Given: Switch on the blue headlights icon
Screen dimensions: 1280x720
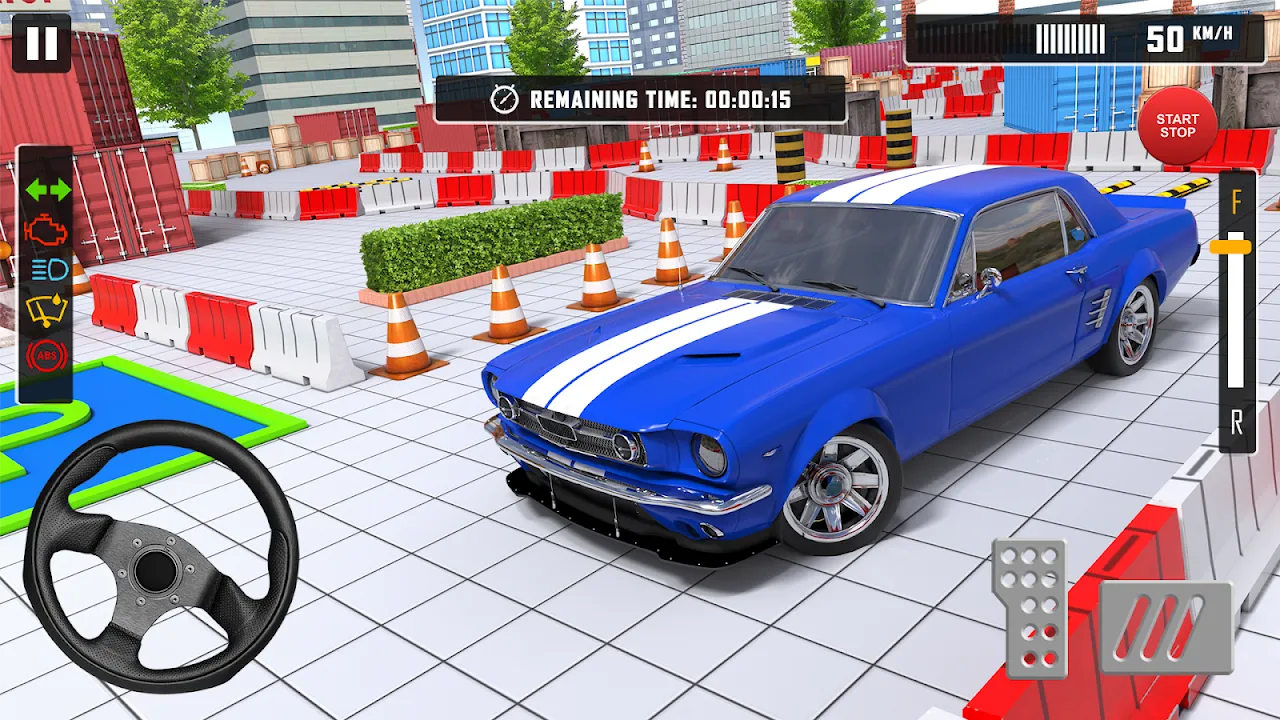Looking at the screenshot, I should (x=47, y=270).
